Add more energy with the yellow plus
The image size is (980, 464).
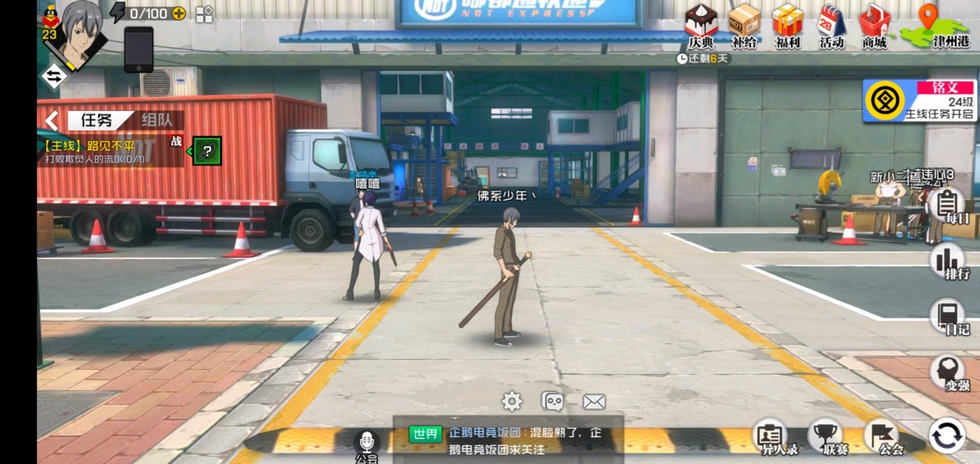pyautogui.click(x=179, y=13)
